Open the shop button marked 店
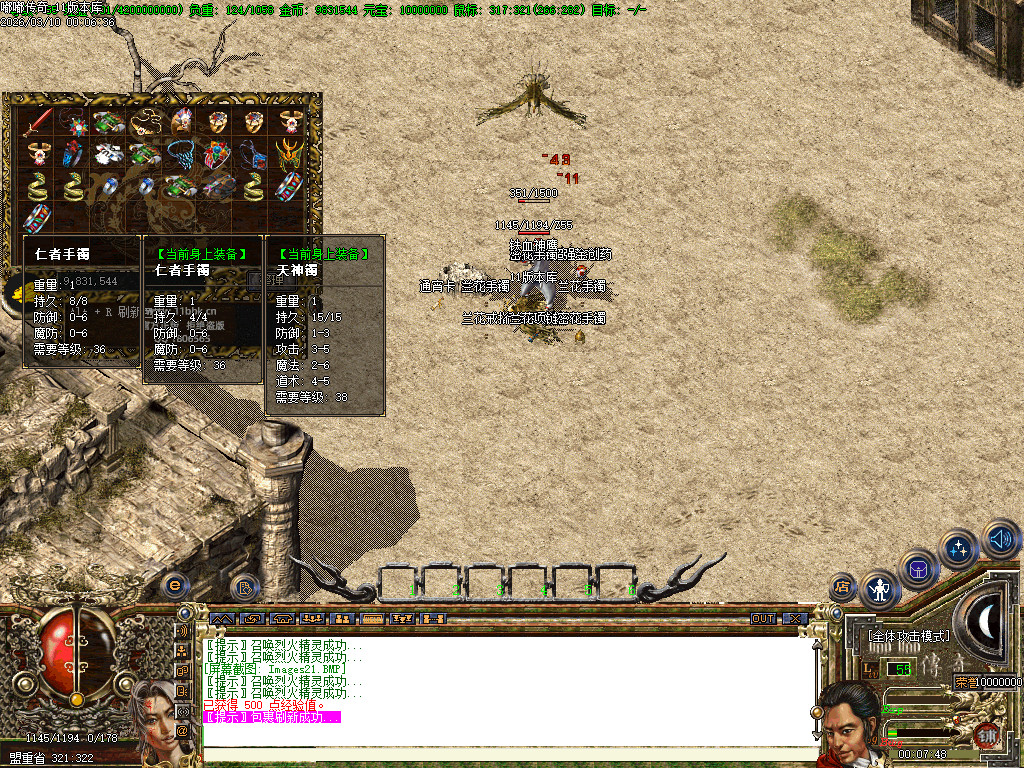Viewport: 1024px width, 768px height. click(842, 587)
